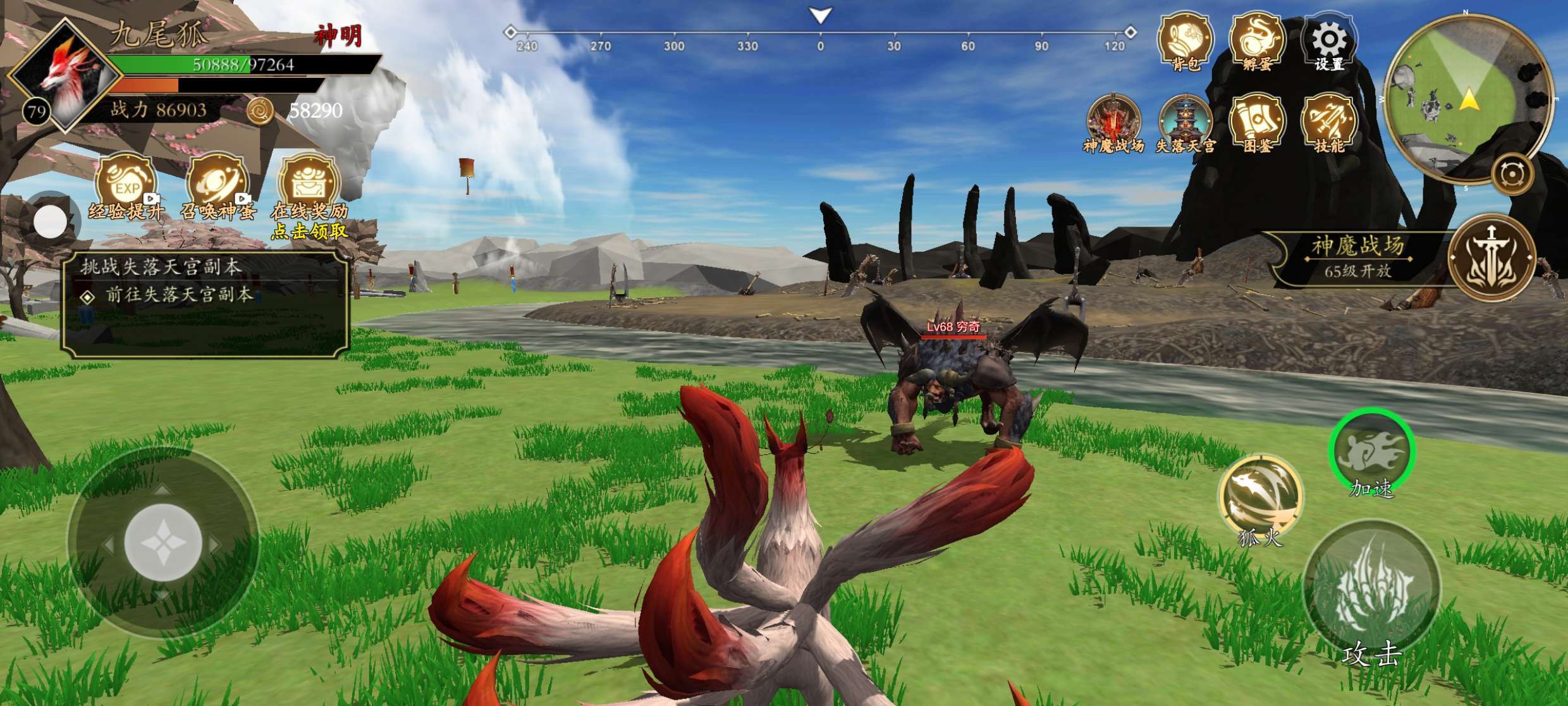Claim the 经验提升 EXP boost
Screen dimensions: 1568x706
pyautogui.click(x=126, y=187)
